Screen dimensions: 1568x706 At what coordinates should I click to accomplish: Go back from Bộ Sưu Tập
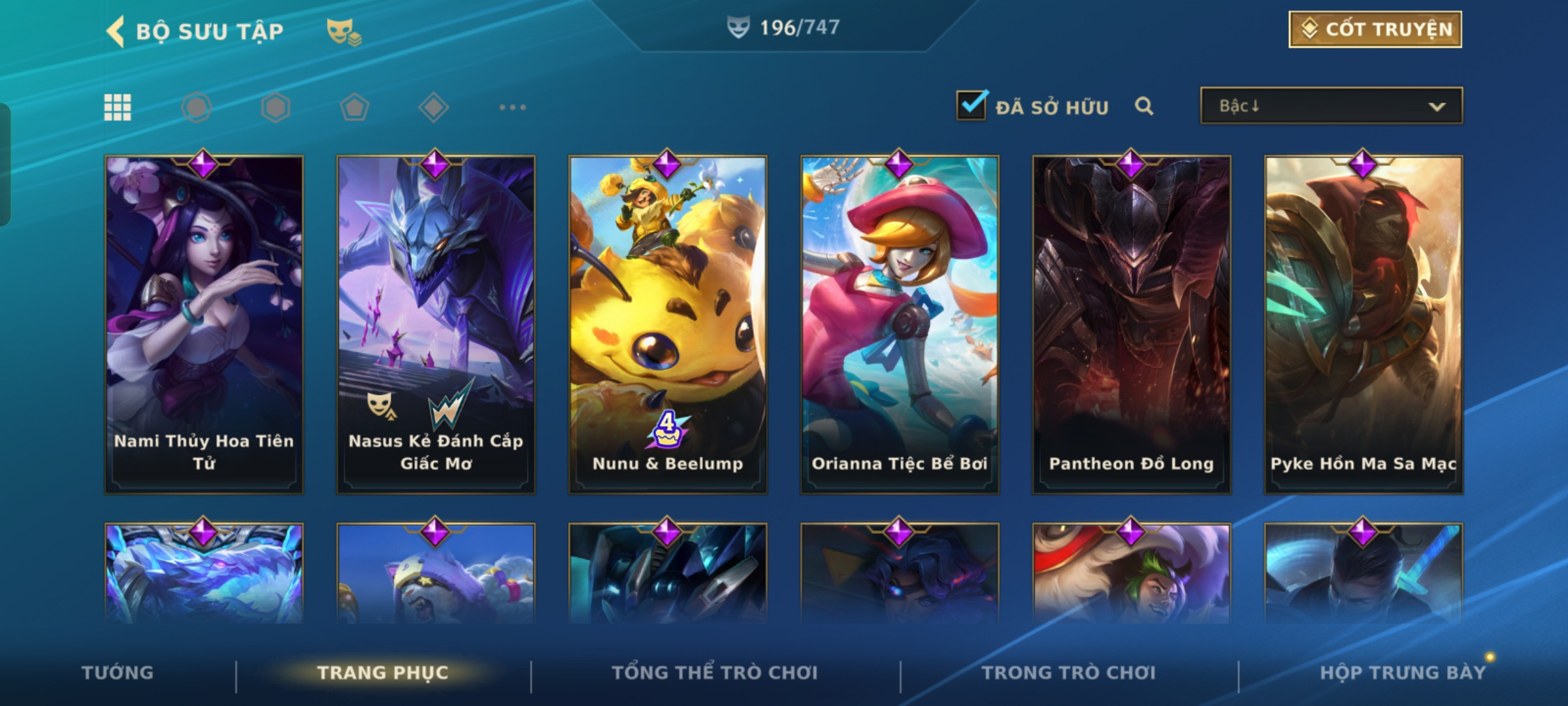116,31
